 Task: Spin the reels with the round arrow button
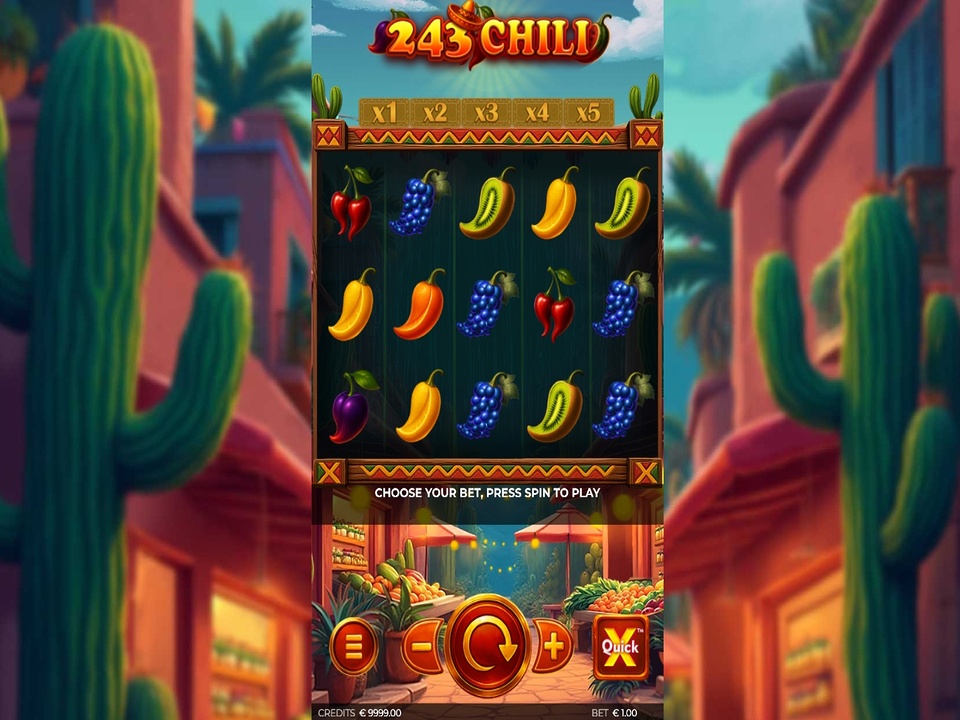[488, 646]
